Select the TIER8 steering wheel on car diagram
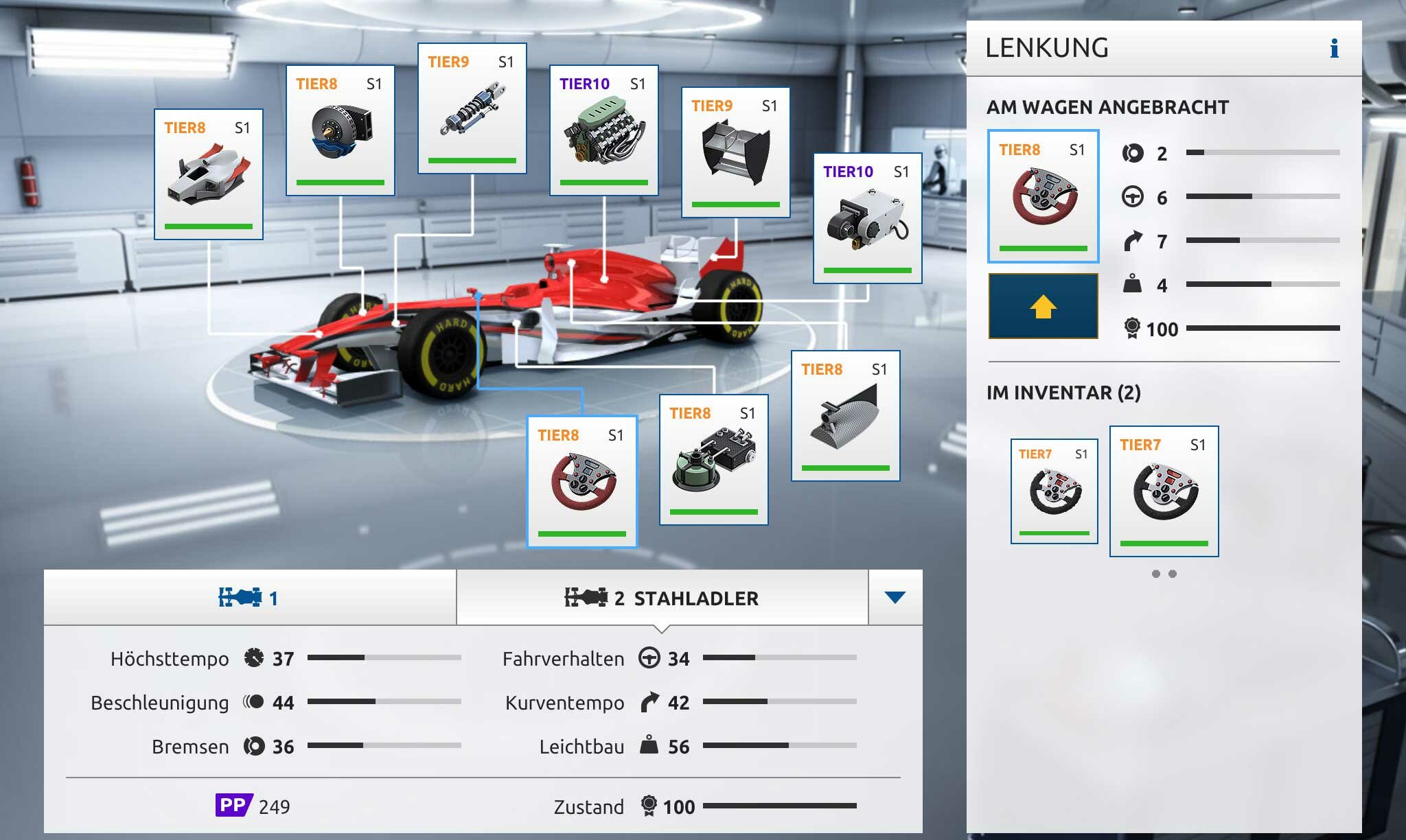The width and height of the screenshot is (1406, 840). point(582,482)
